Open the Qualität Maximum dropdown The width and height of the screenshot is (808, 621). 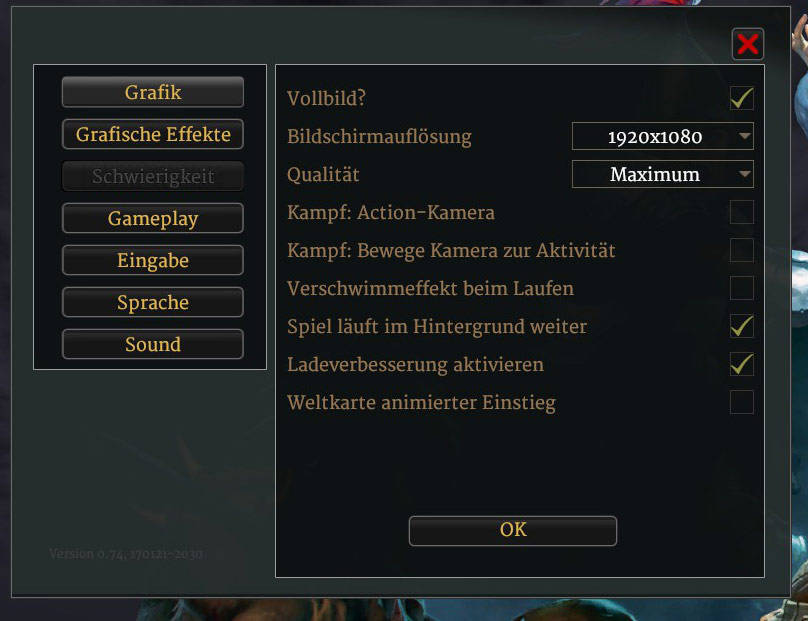click(662, 174)
